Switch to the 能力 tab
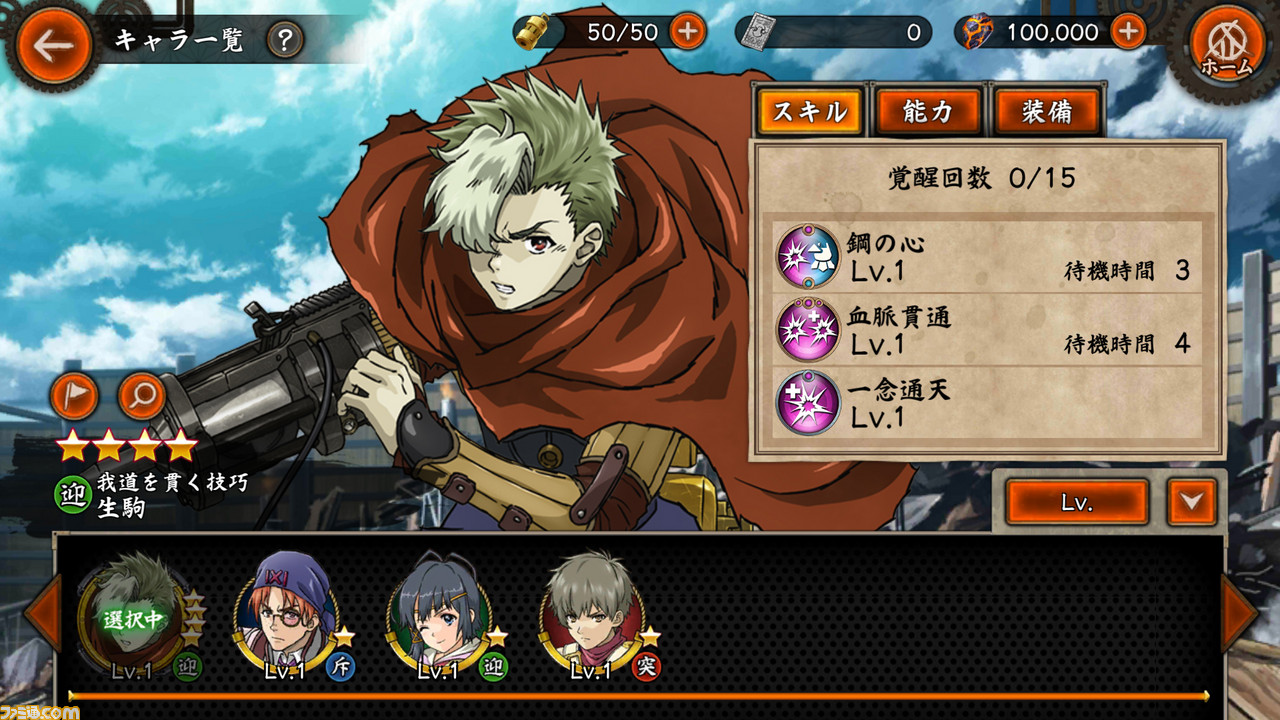Image resolution: width=1280 pixels, height=720 pixels. 928,111
